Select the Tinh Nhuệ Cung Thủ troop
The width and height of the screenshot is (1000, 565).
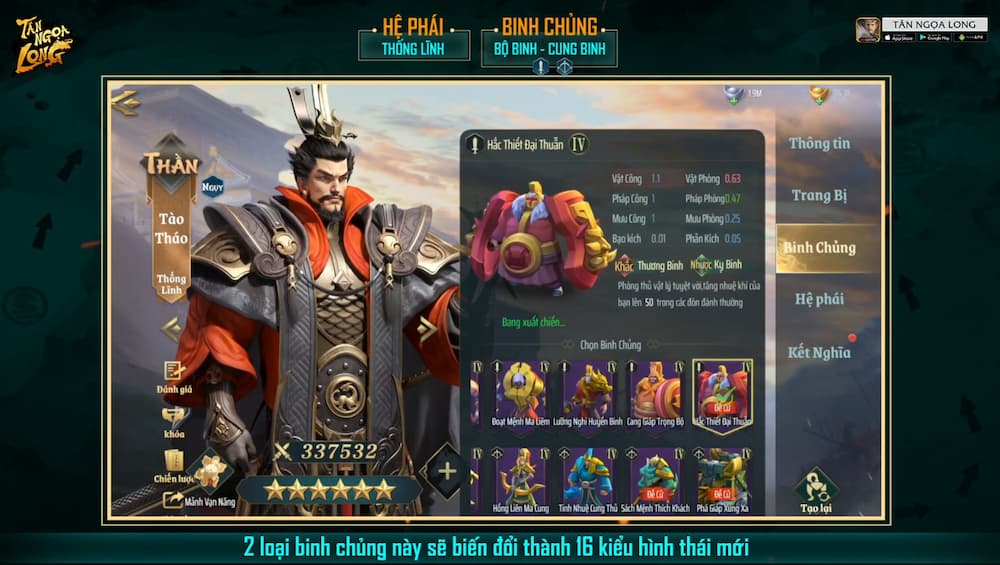click(x=587, y=476)
